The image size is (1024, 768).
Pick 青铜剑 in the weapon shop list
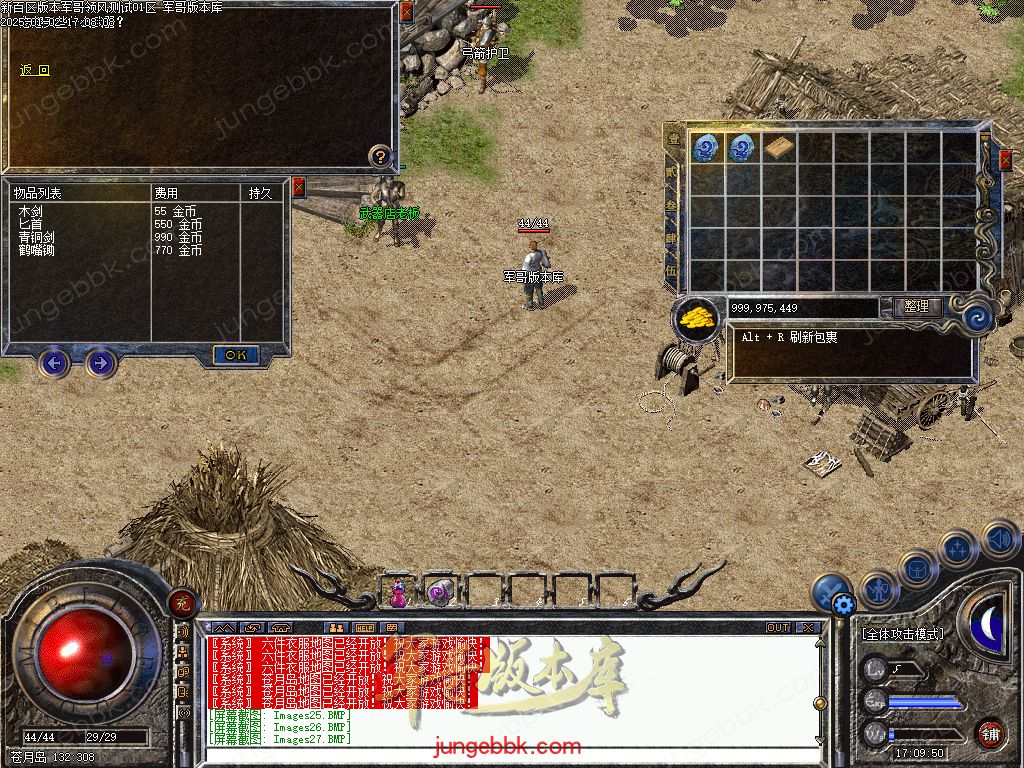36,238
